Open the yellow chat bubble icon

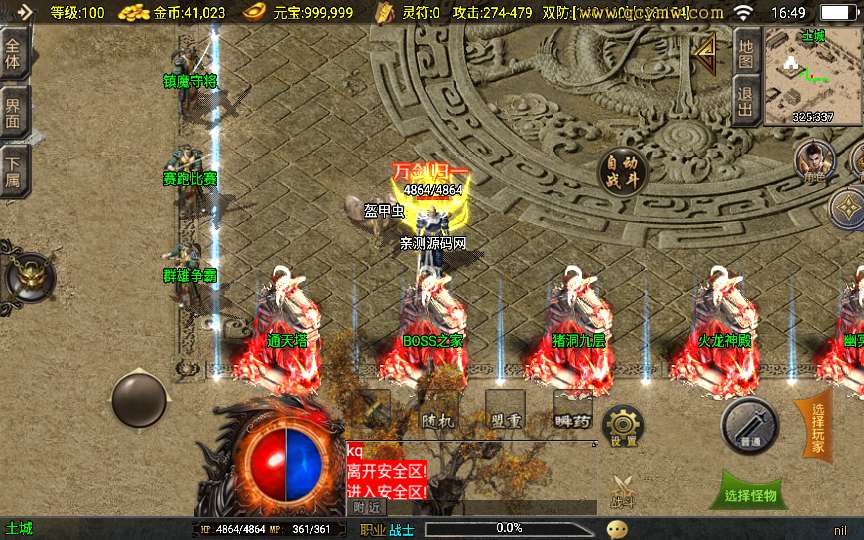617,528
